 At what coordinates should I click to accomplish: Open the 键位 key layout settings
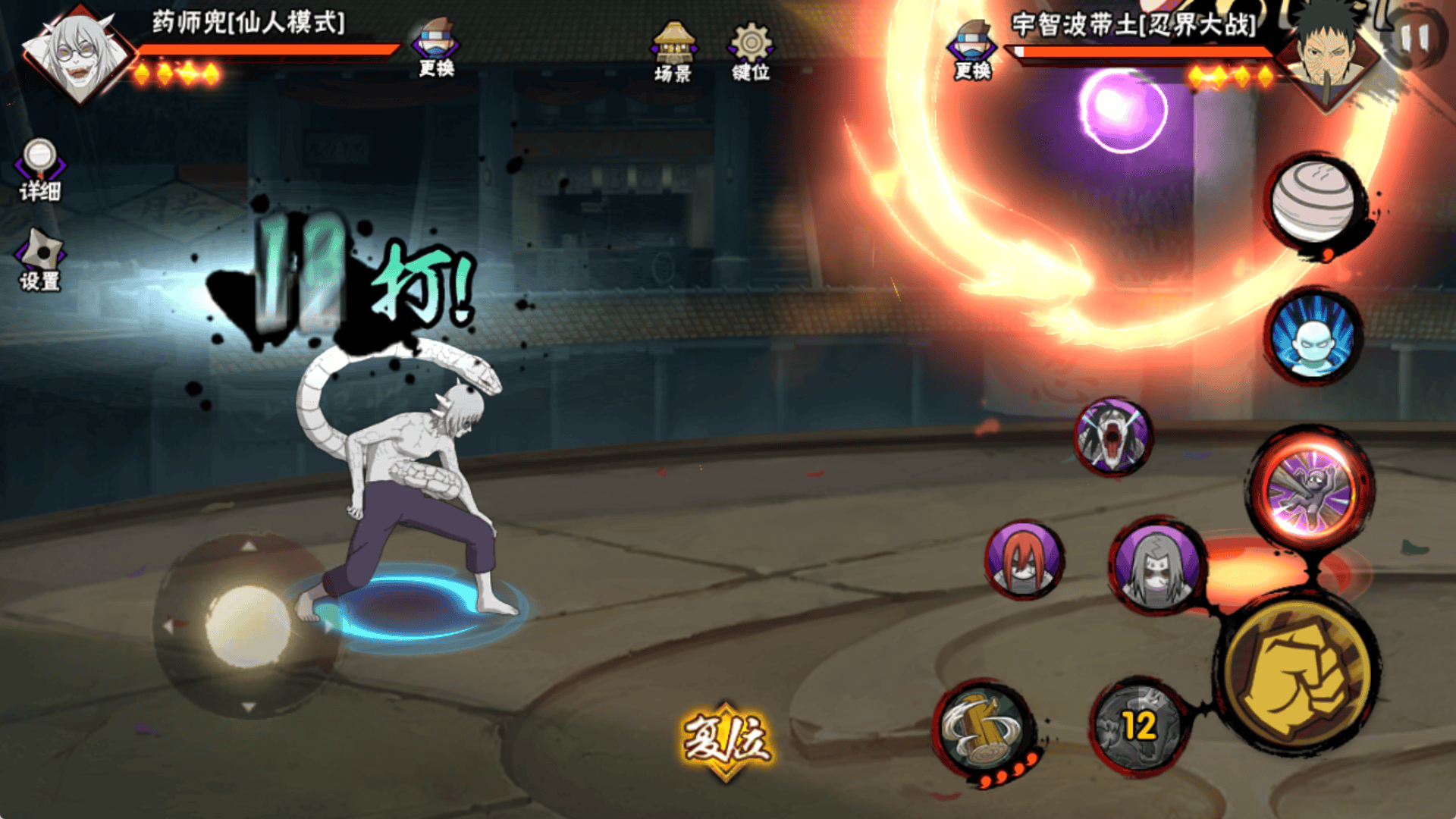(x=751, y=53)
